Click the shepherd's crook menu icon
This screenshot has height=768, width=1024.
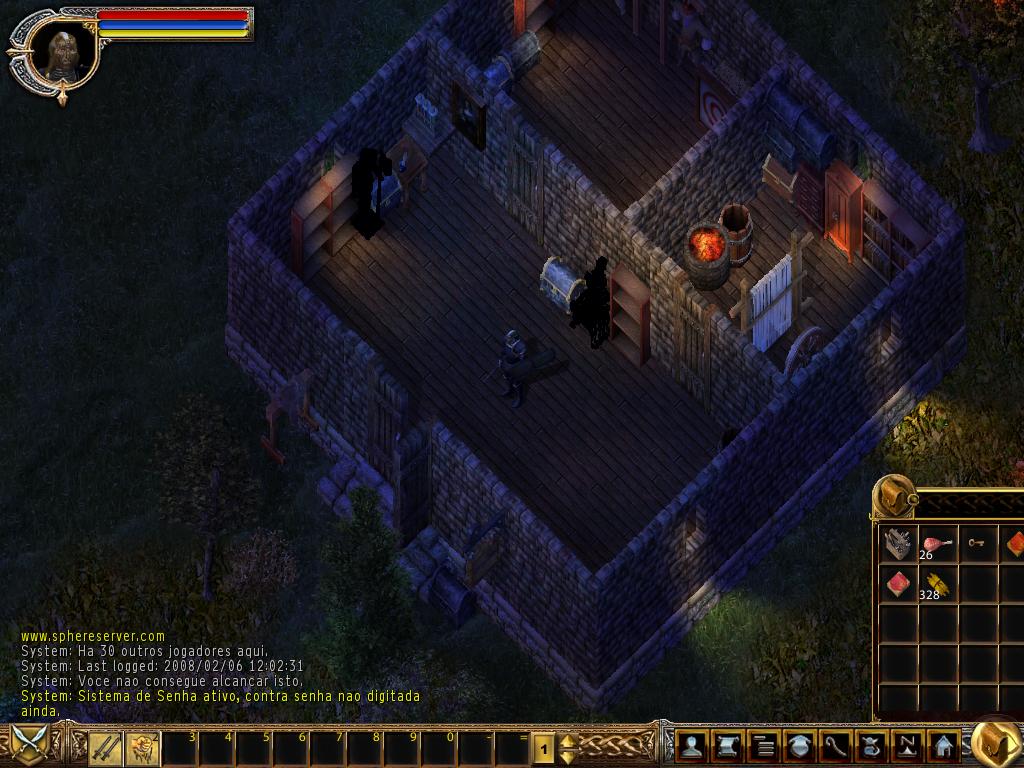click(835, 746)
